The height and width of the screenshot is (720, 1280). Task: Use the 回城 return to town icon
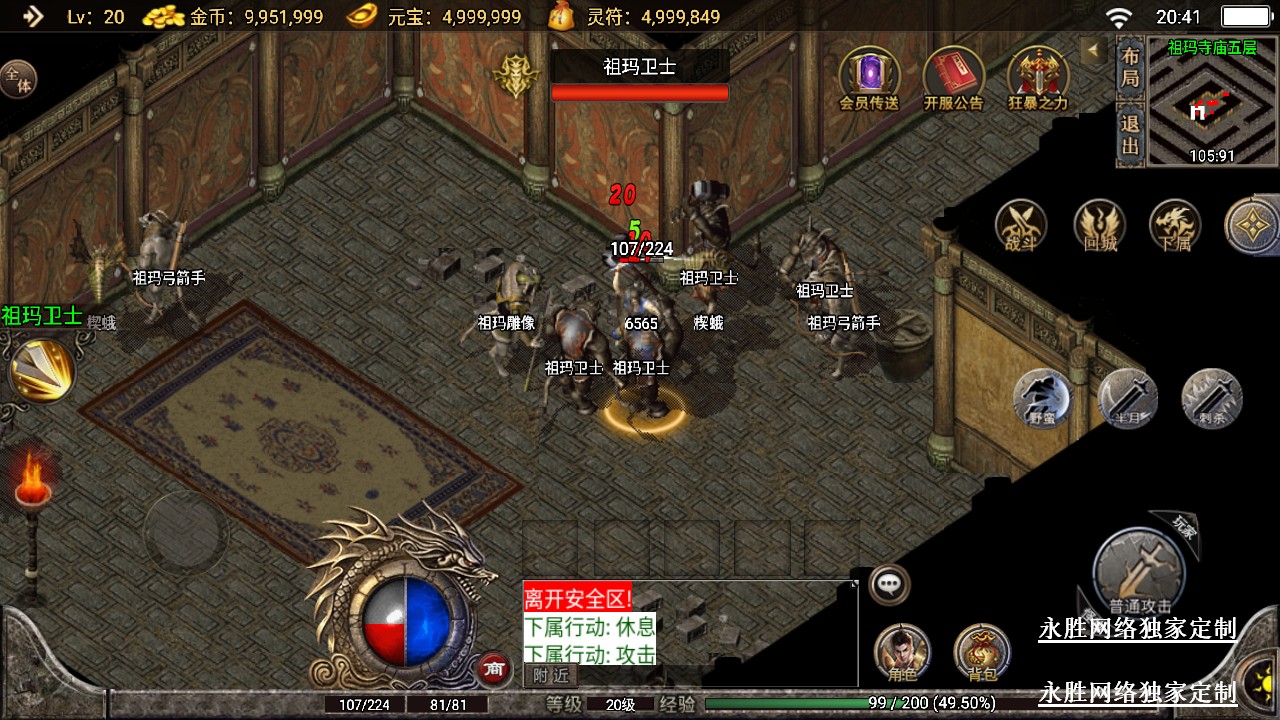coord(1099,225)
